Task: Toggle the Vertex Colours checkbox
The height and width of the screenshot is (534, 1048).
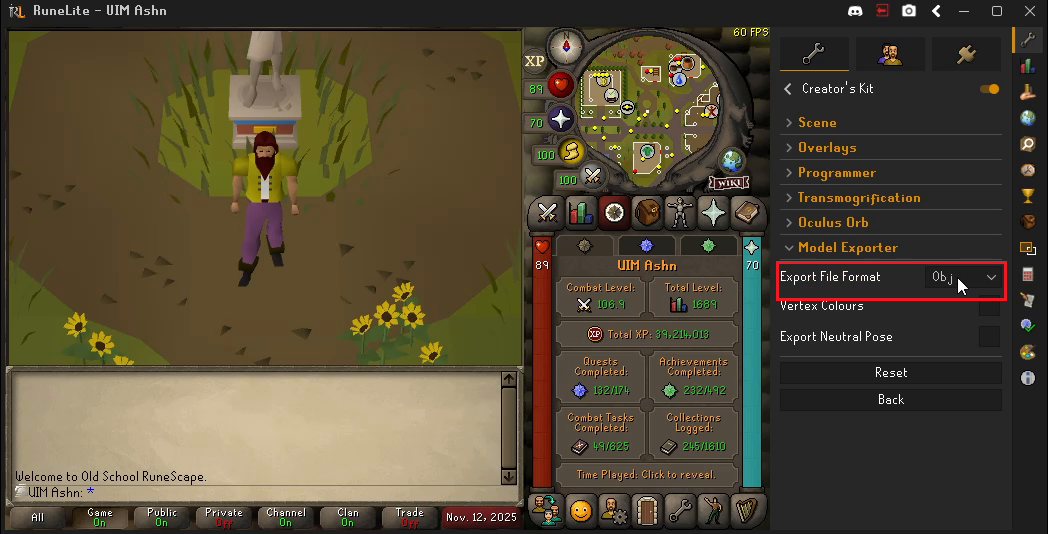Action: [x=988, y=307]
